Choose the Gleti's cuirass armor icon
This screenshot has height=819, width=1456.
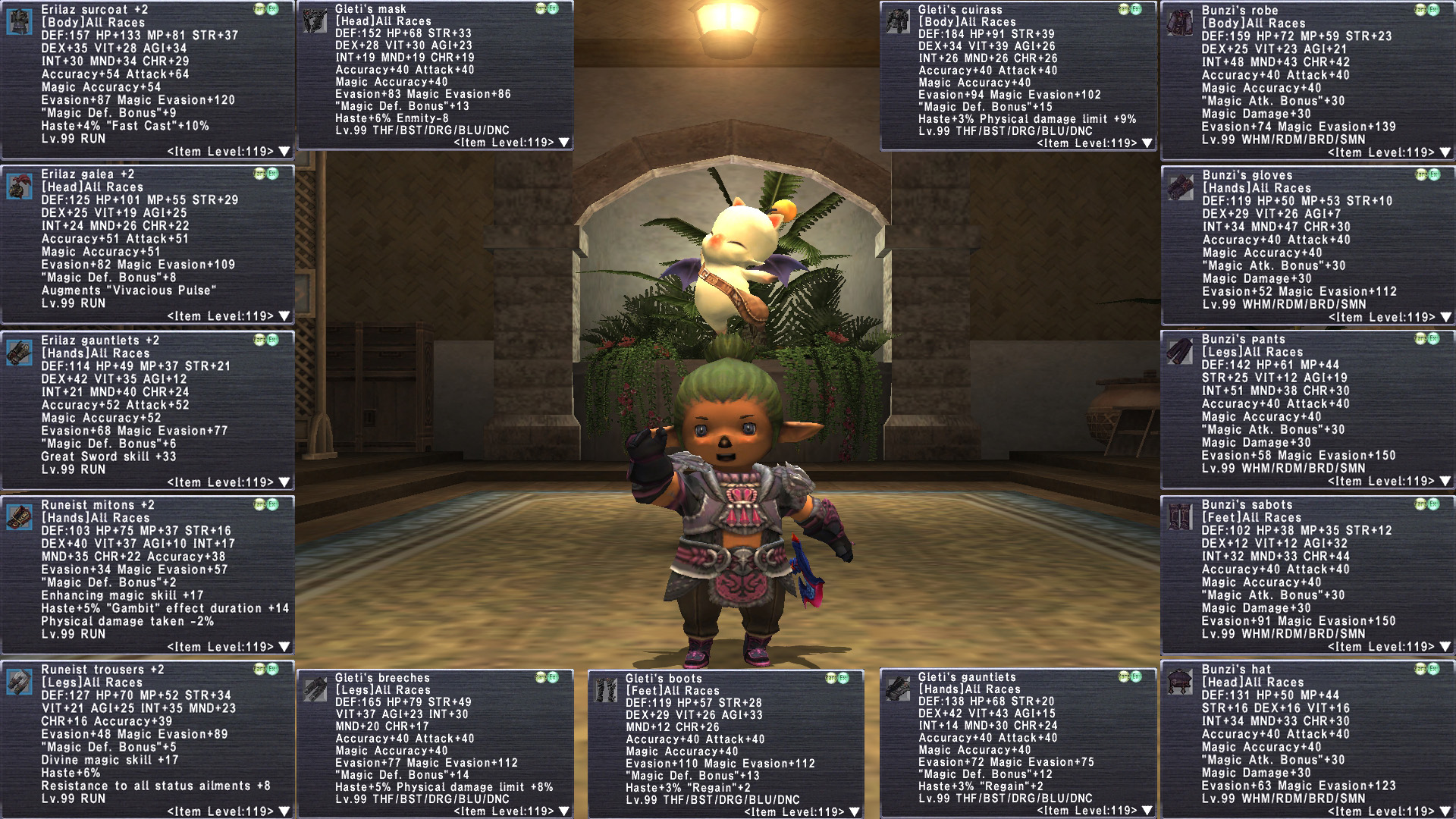(x=898, y=22)
